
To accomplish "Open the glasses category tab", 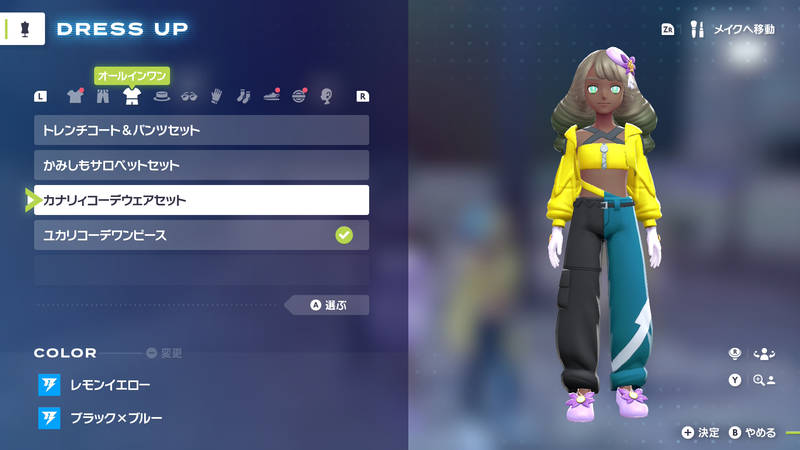I will 188,97.
